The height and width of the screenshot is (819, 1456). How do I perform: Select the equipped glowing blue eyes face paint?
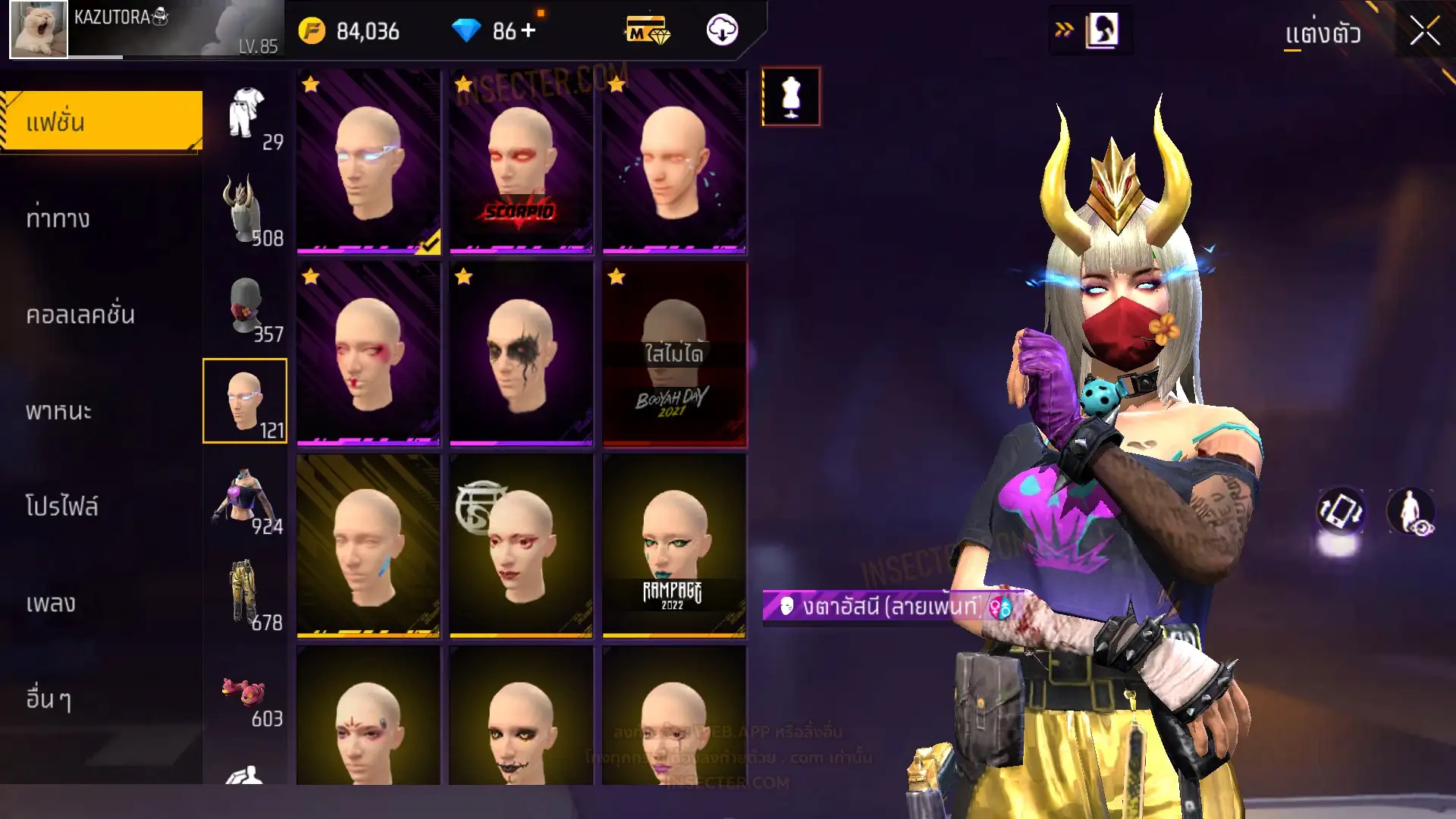(x=369, y=160)
